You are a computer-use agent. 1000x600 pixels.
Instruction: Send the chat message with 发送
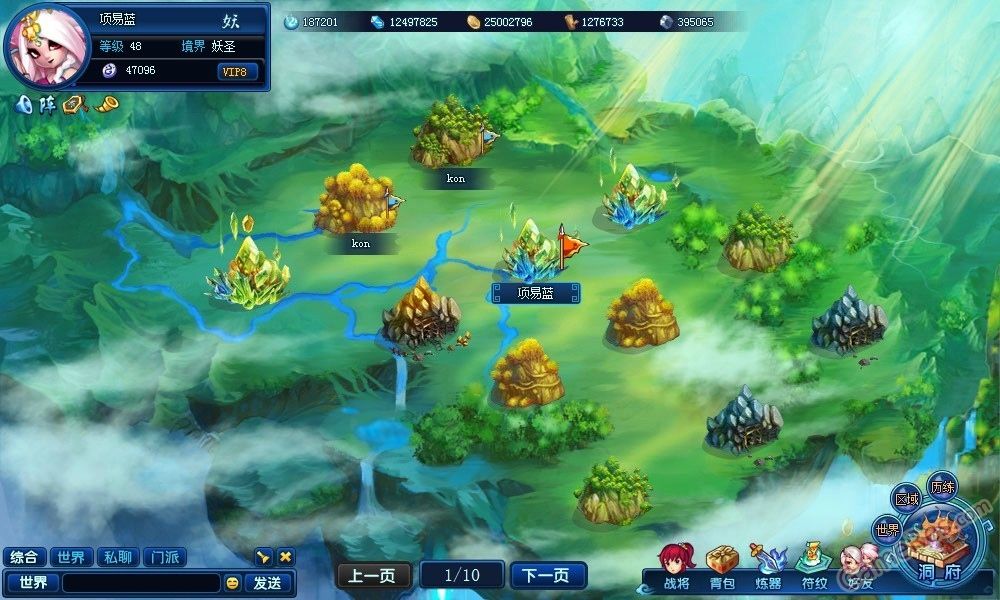pyautogui.click(x=267, y=582)
